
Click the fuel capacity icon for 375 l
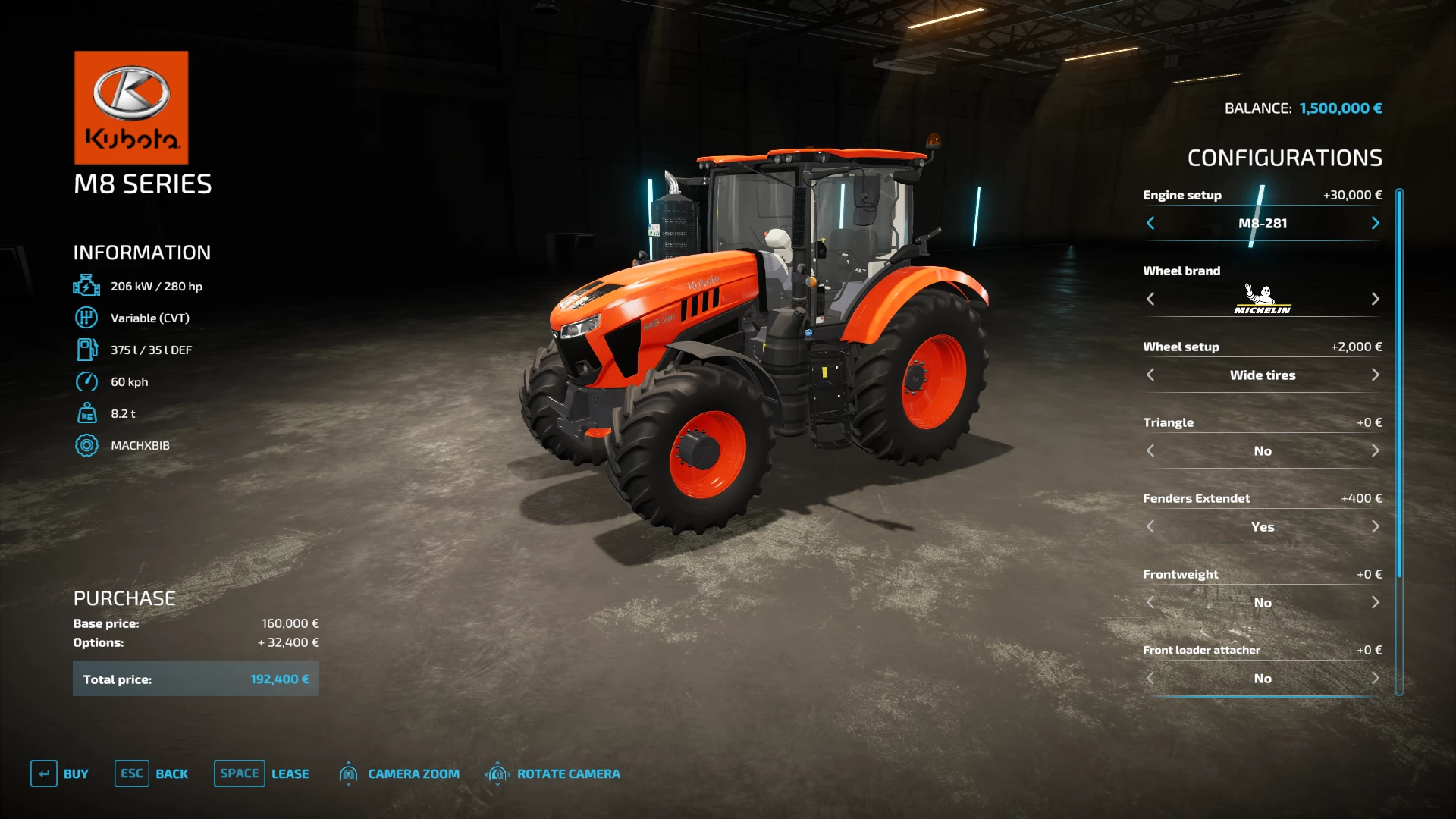point(87,350)
